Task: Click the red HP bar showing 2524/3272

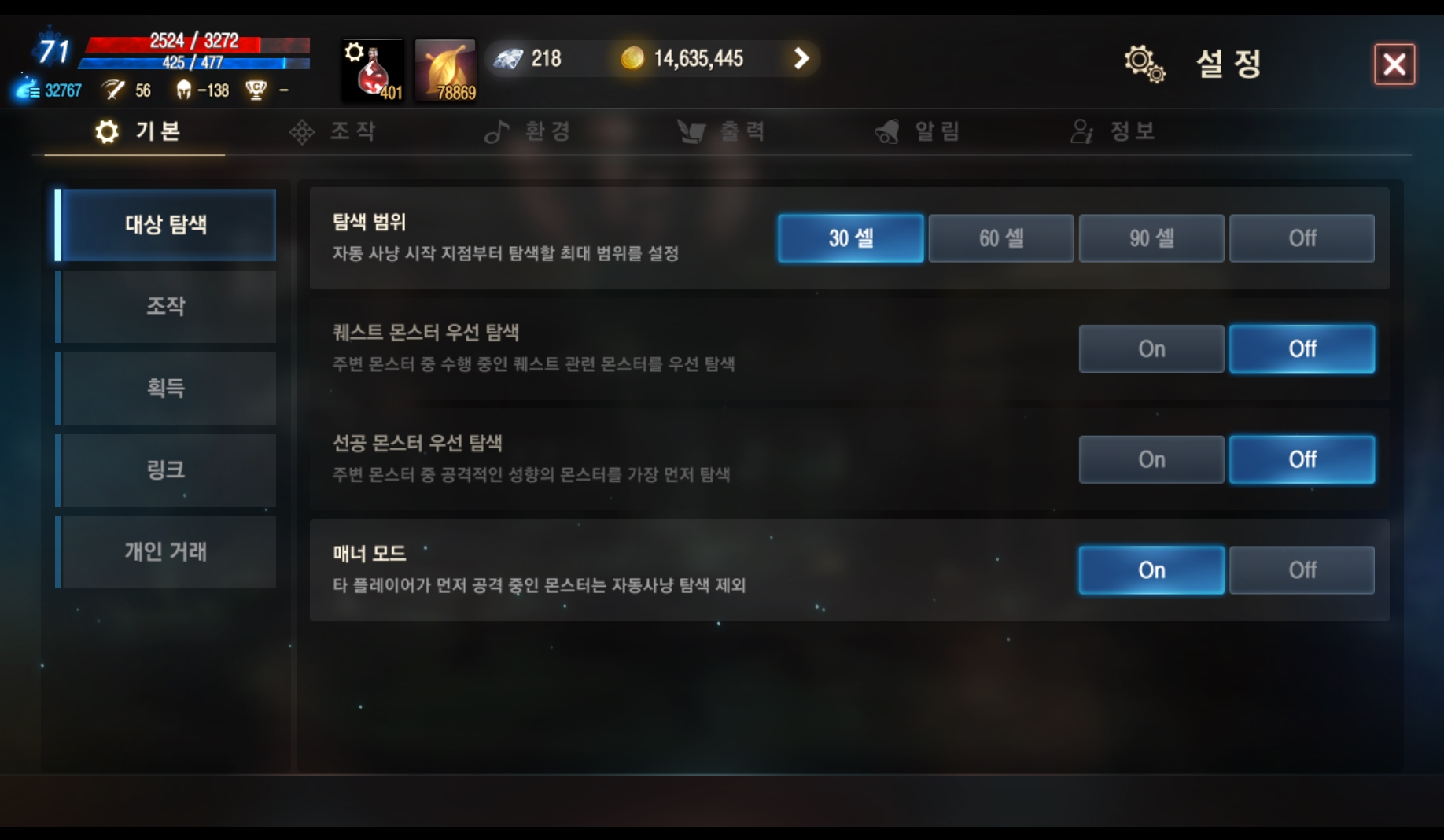Action: [194, 45]
